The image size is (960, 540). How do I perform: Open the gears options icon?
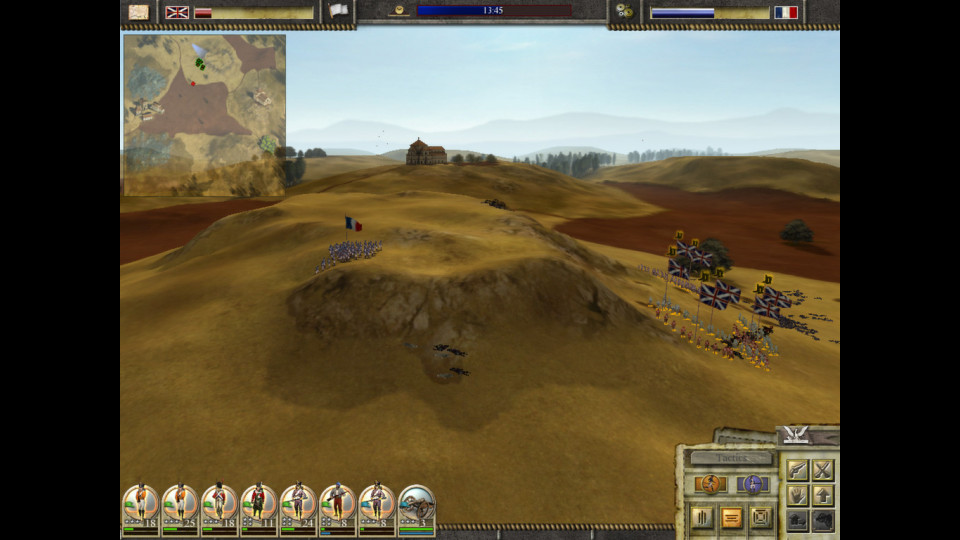[625, 12]
